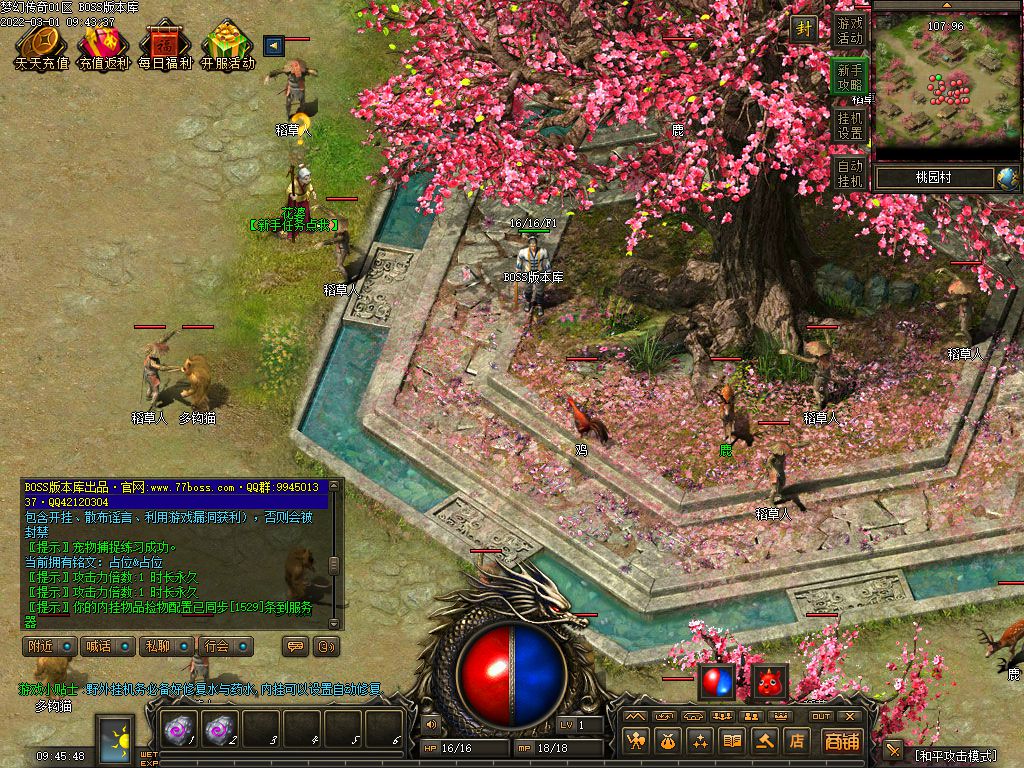Open the world map globe icon
Viewport: 1024px width, 768px height.
coord(1007,178)
